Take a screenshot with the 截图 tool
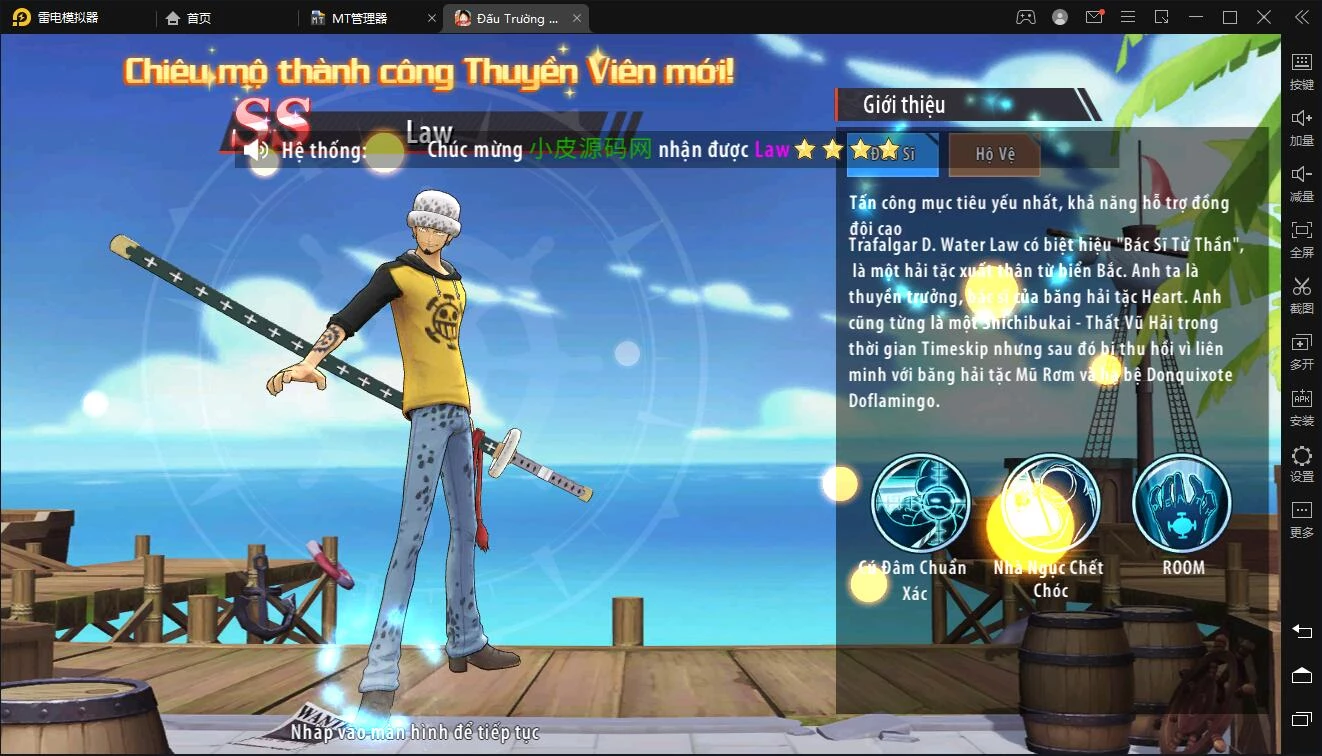The image size is (1322, 756). pyautogui.click(x=1301, y=294)
